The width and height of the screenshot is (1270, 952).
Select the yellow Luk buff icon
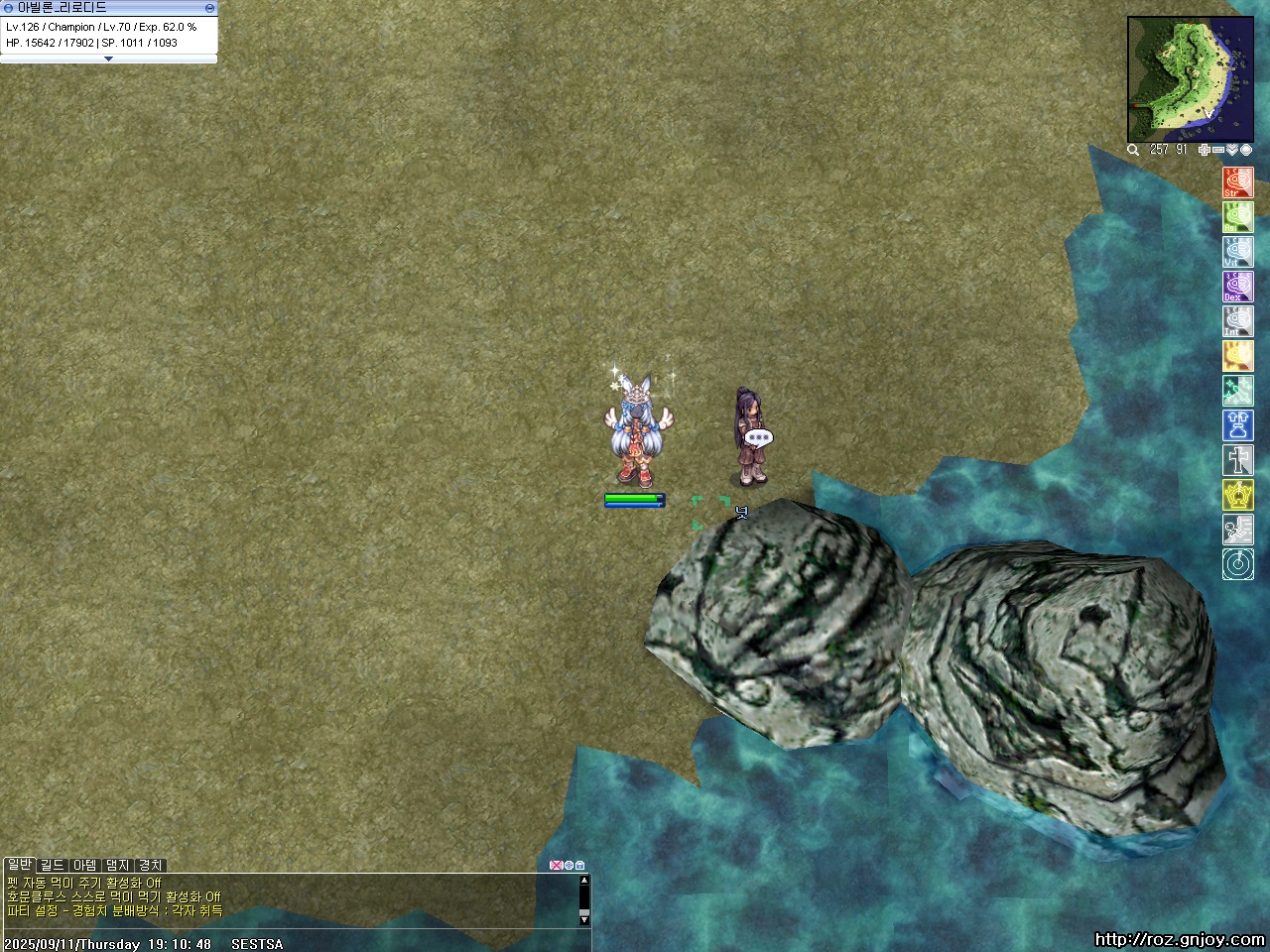click(x=1237, y=356)
